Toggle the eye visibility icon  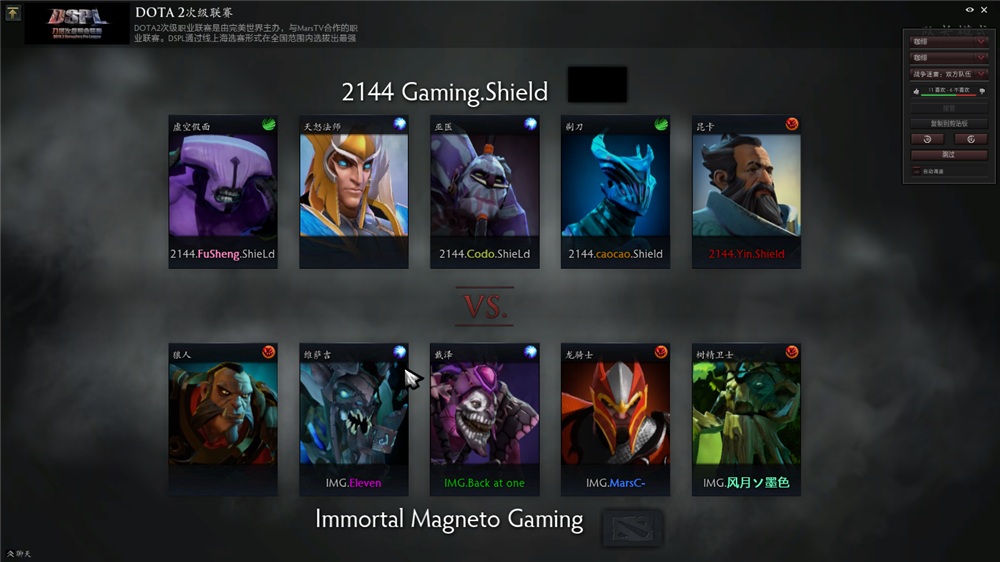(x=969, y=9)
